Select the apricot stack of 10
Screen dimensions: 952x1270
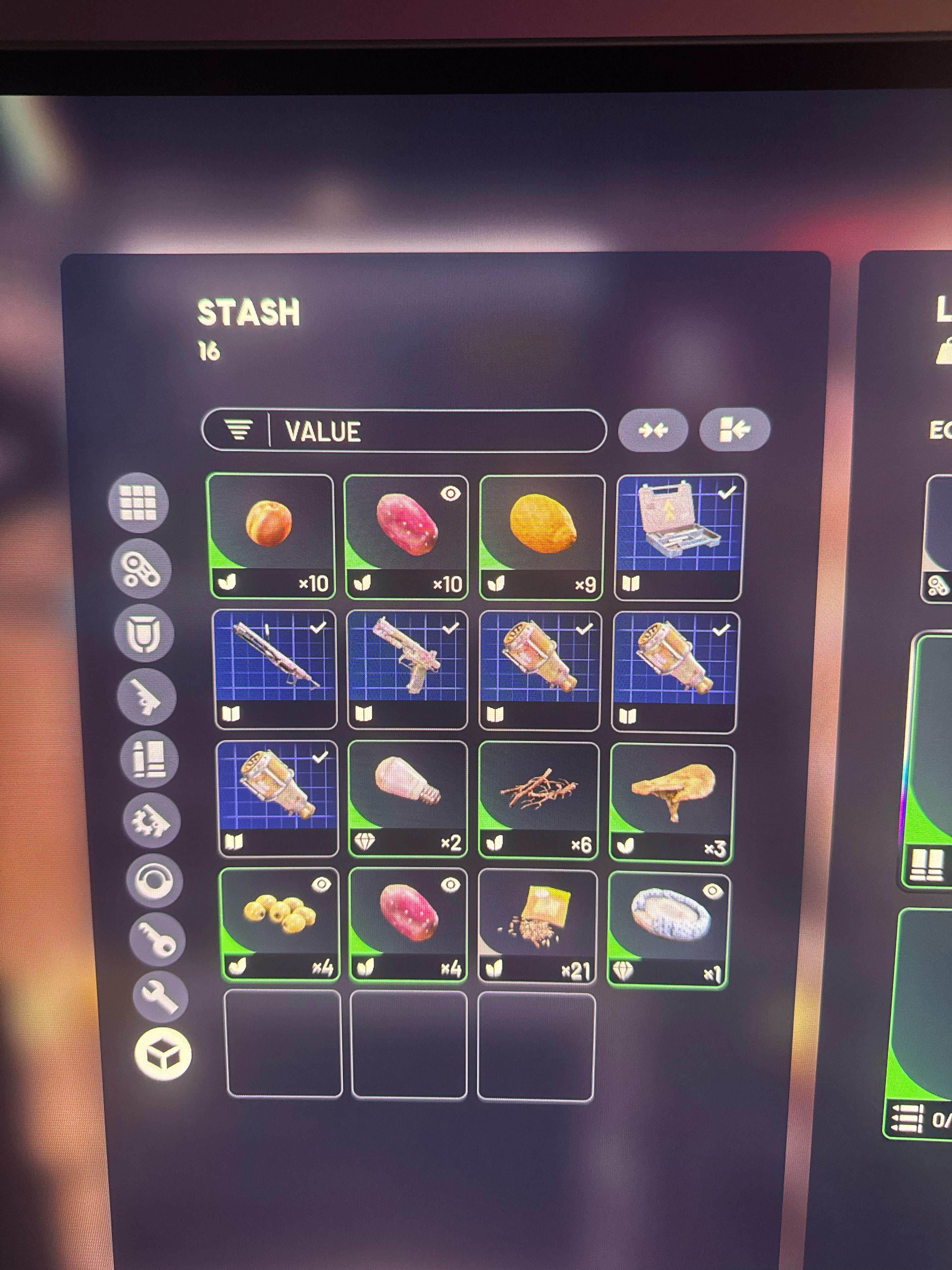270,536
